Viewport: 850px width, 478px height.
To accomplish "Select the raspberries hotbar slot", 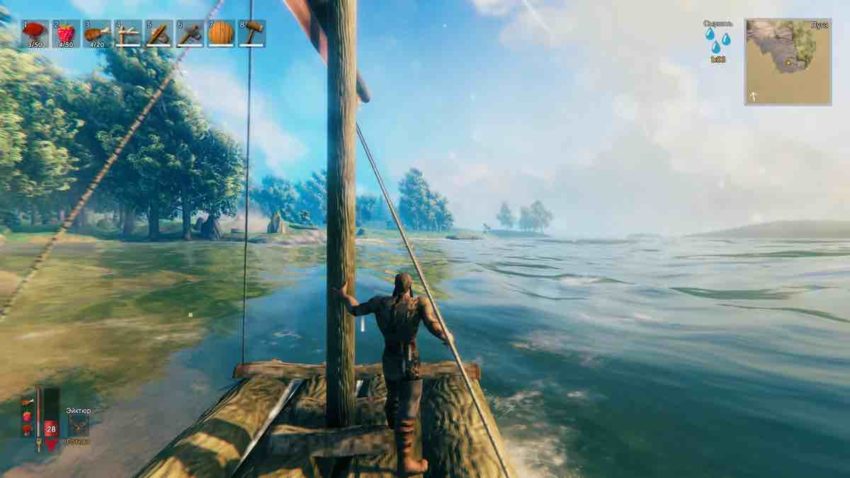I will [66, 33].
